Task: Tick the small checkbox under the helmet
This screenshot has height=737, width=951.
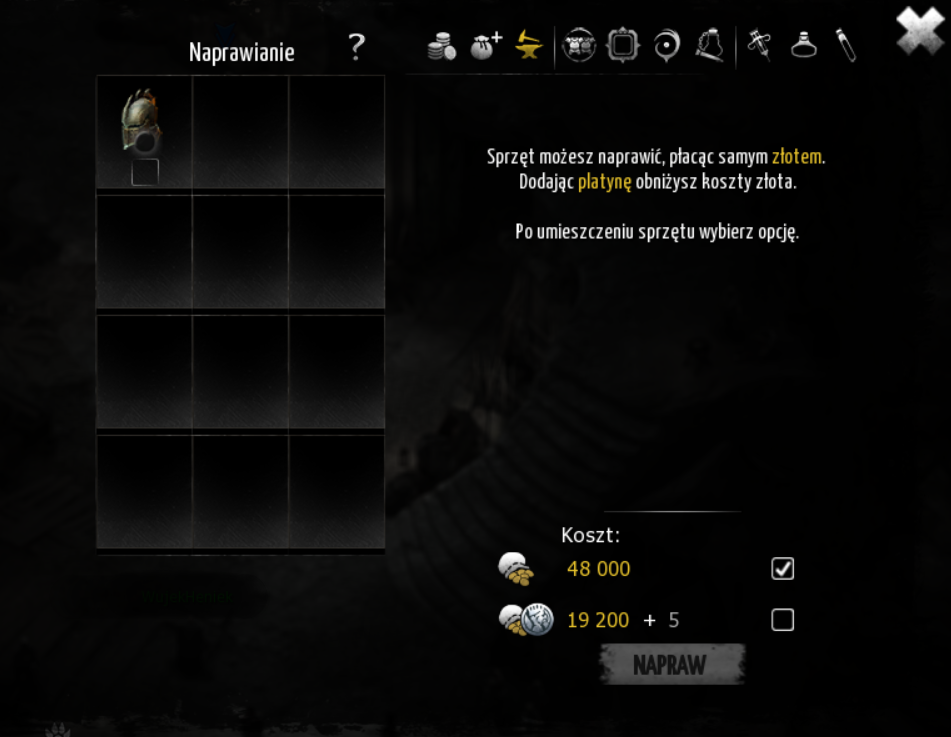Action: coord(145,172)
